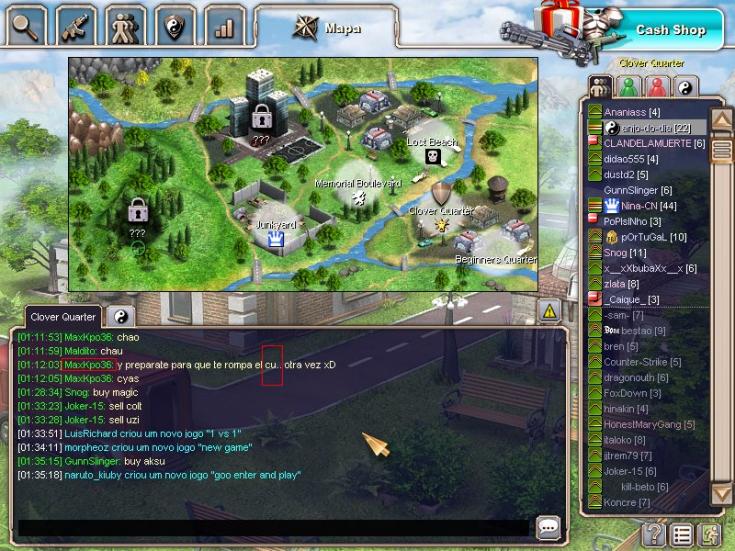Select the Beginners Quarter map location
The image size is (735, 551).
tap(494, 250)
